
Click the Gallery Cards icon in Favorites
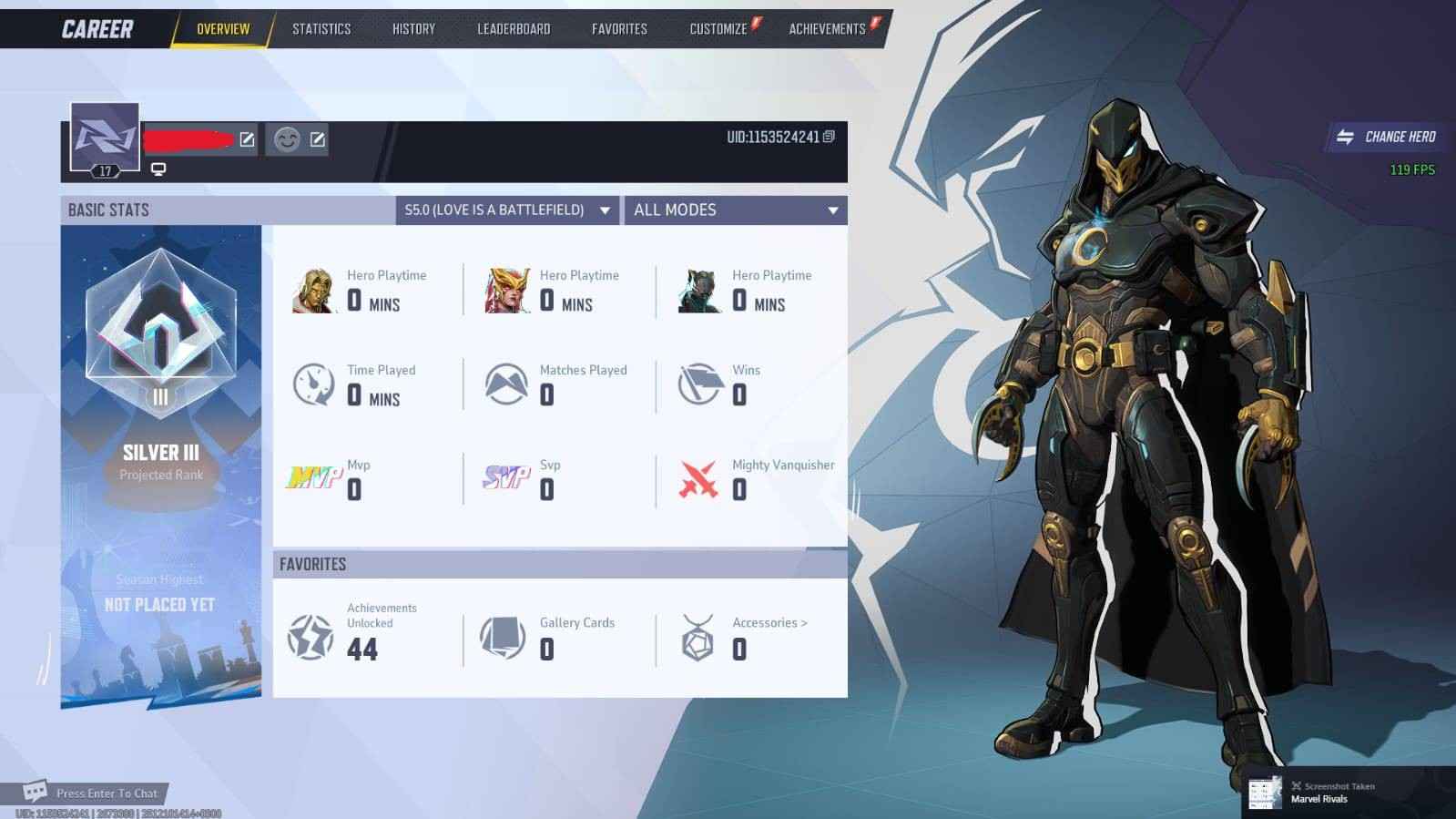[504, 636]
